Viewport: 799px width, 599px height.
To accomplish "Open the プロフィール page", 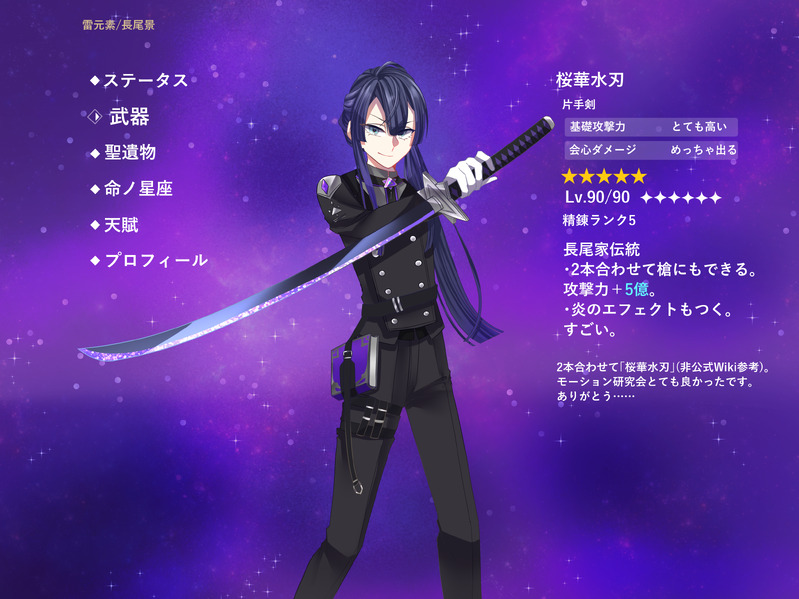I will [x=155, y=260].
